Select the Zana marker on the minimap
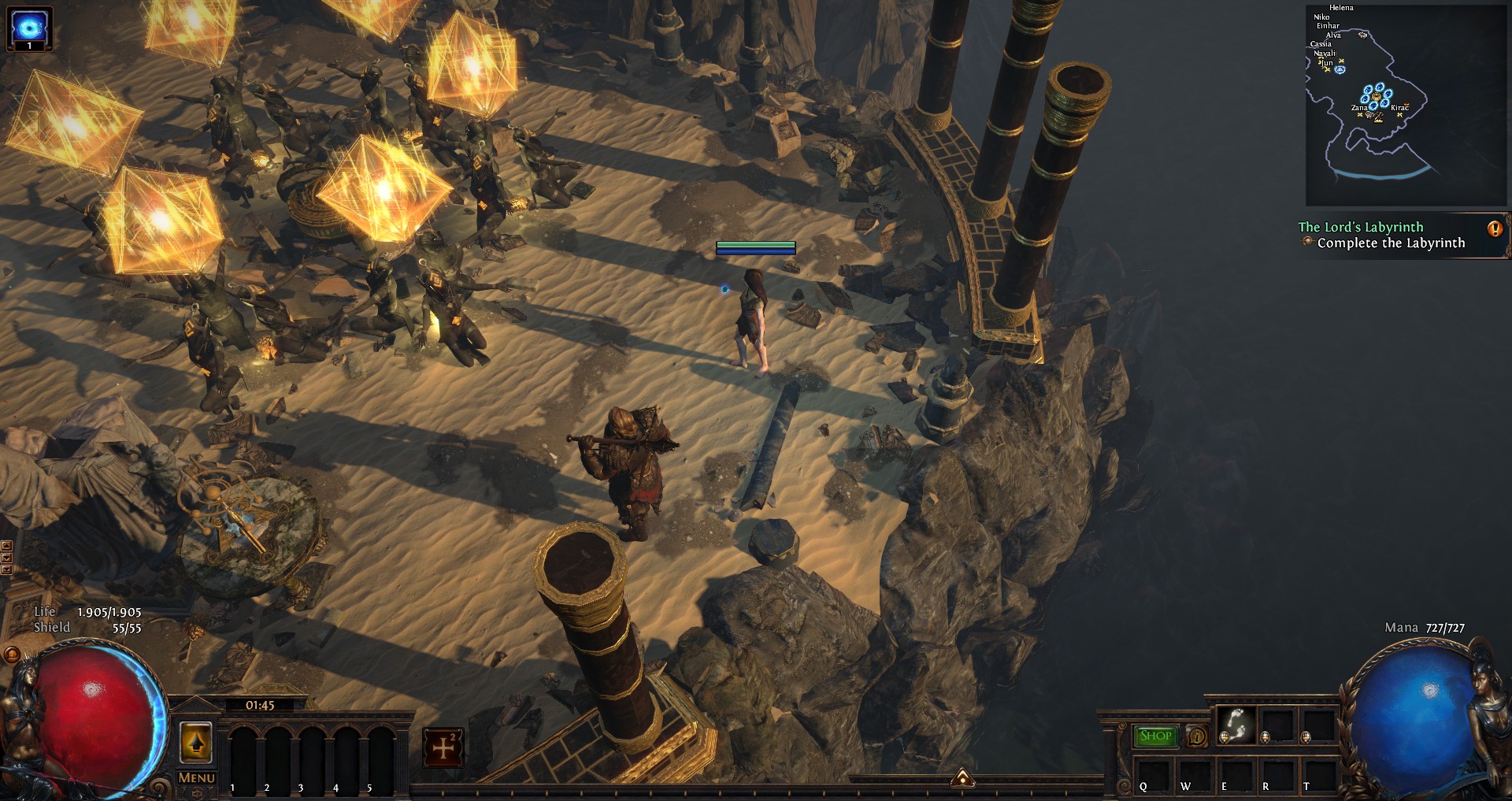The image size is (1512, 801). point(1359,108)
